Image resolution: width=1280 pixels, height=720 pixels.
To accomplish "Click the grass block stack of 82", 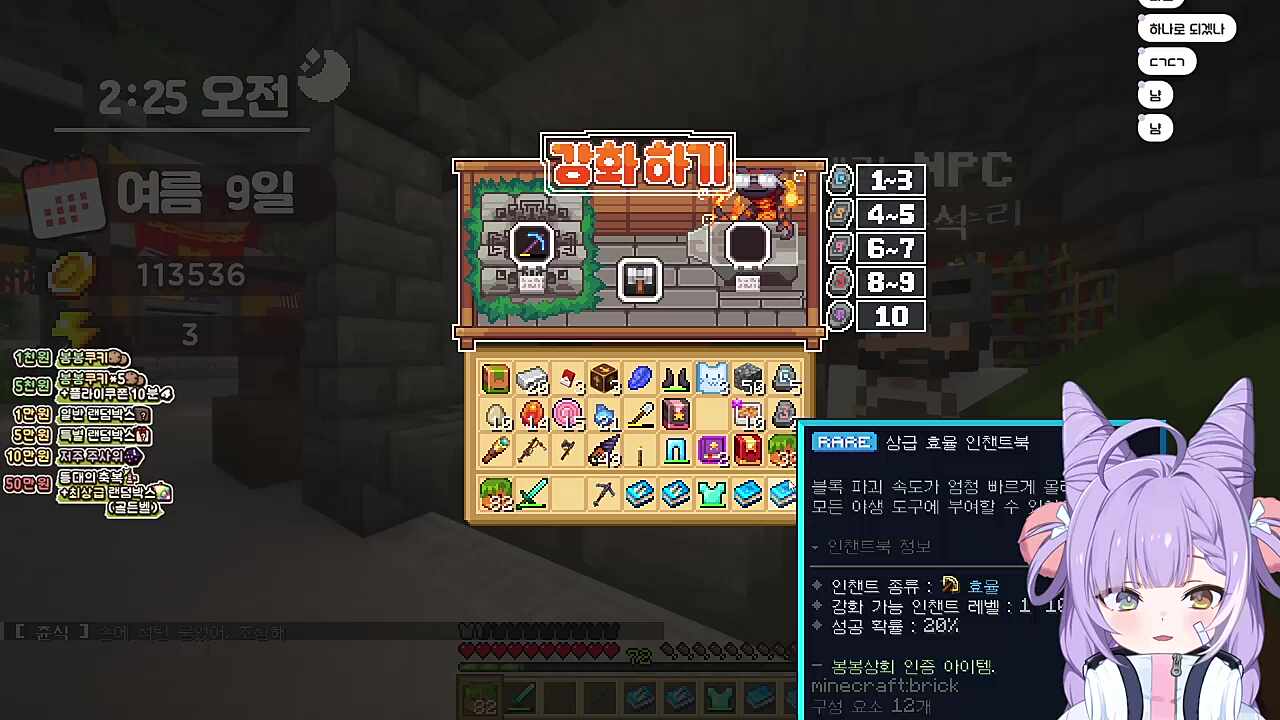I will 494,493.
